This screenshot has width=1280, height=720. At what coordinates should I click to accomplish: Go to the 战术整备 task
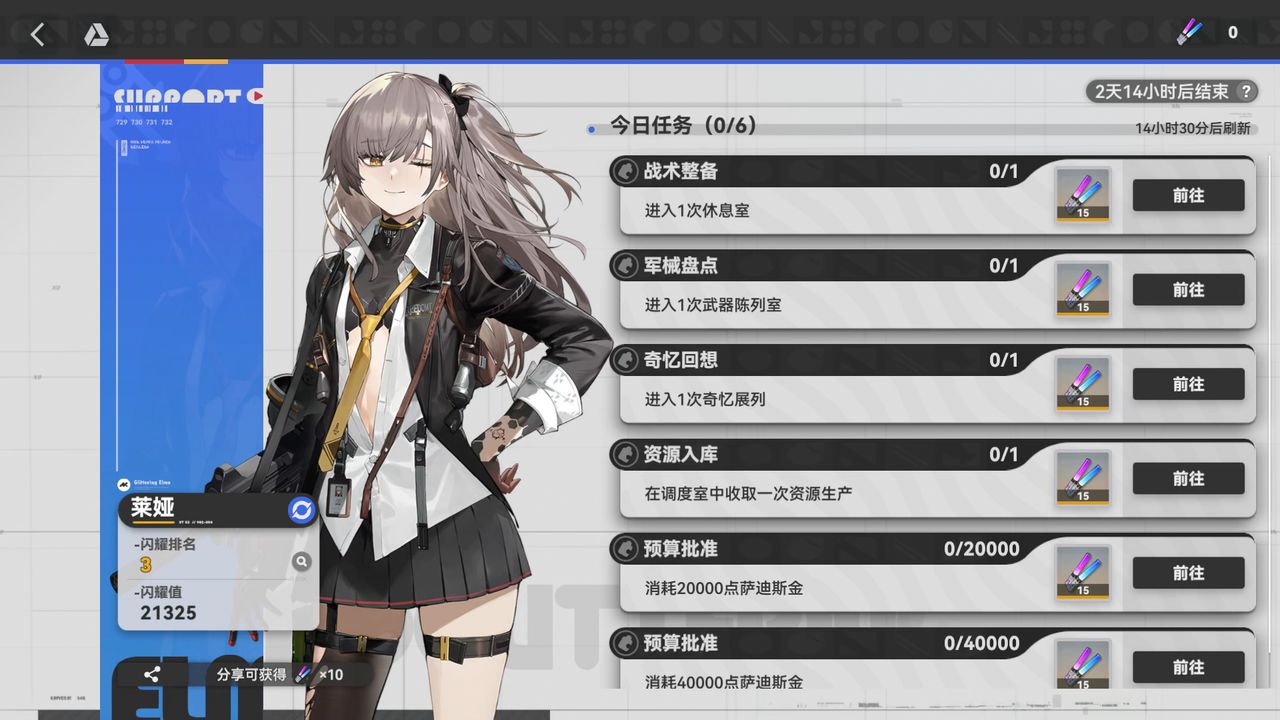1188,195
